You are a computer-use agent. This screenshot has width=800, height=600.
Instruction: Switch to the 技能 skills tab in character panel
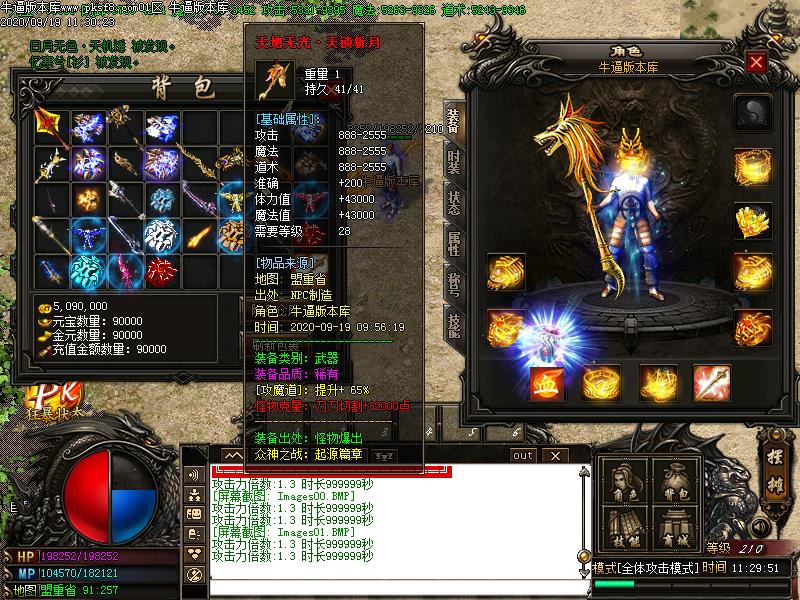(x=453, y=324)
